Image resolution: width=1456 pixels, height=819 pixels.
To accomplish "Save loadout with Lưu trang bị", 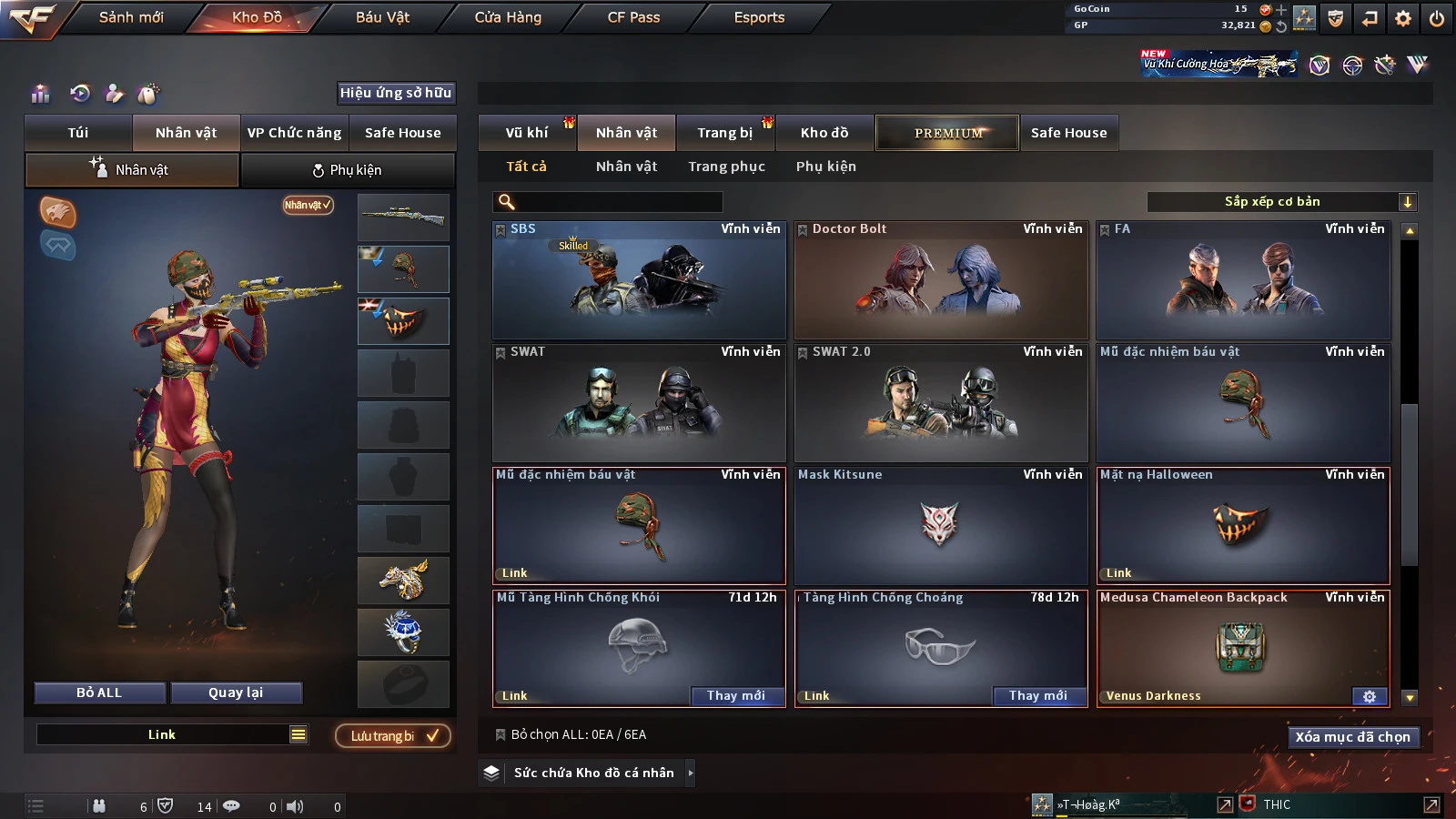I will coord(394,736).
